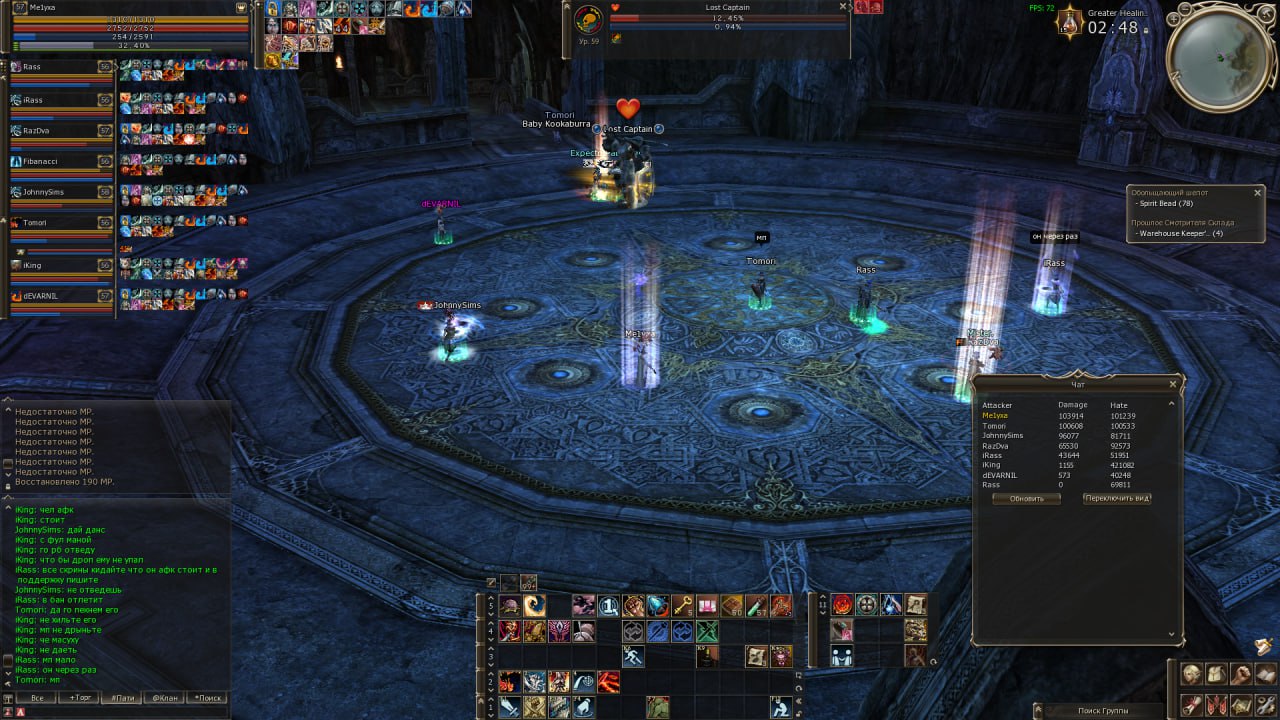Select party member JohnnySims in party list
Image resolution: width=1280 pixels, height=720 pixels.
[x=60, y=192]
